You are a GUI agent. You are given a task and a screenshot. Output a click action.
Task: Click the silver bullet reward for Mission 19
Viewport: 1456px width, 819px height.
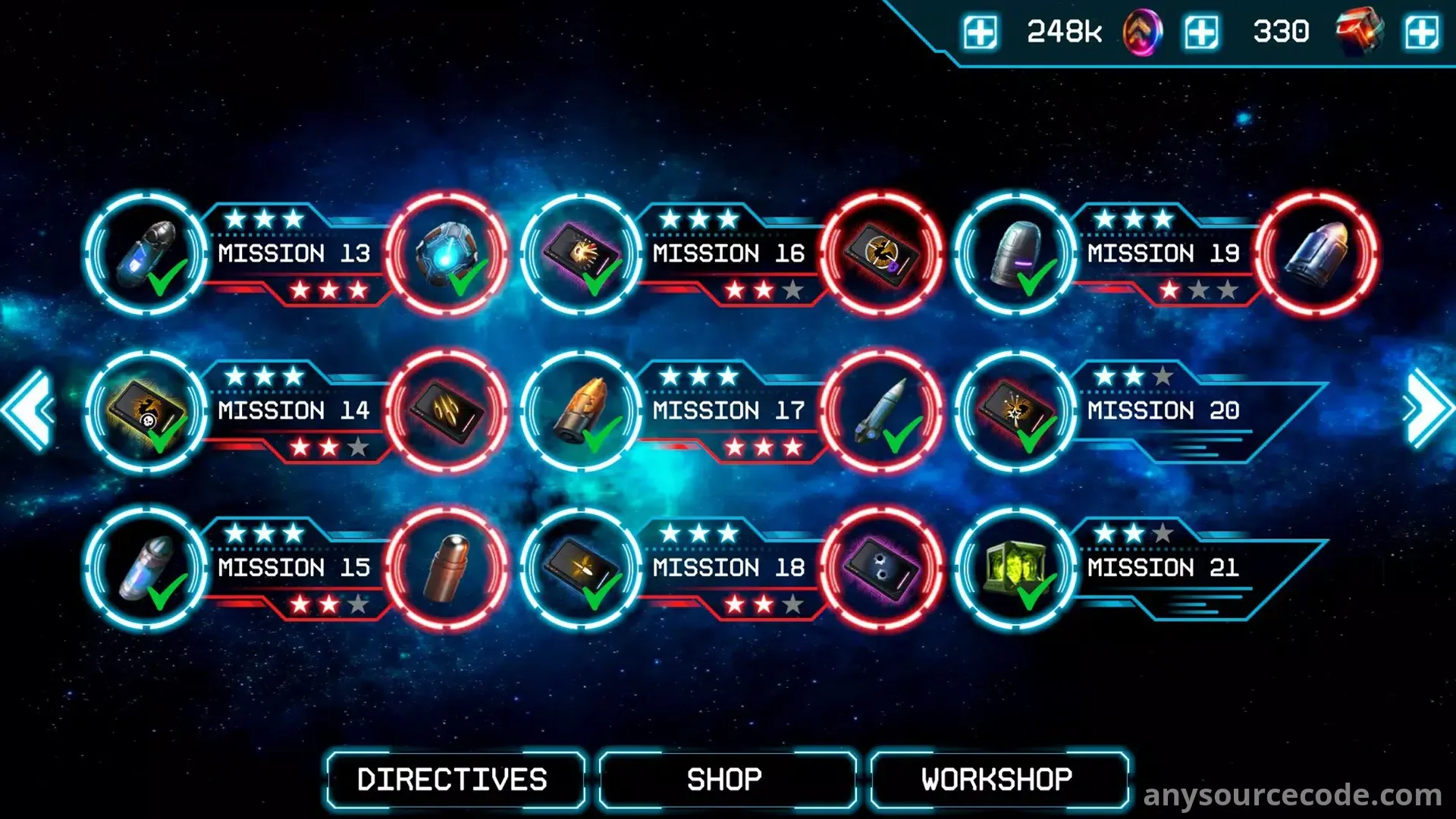point(1317,253)
